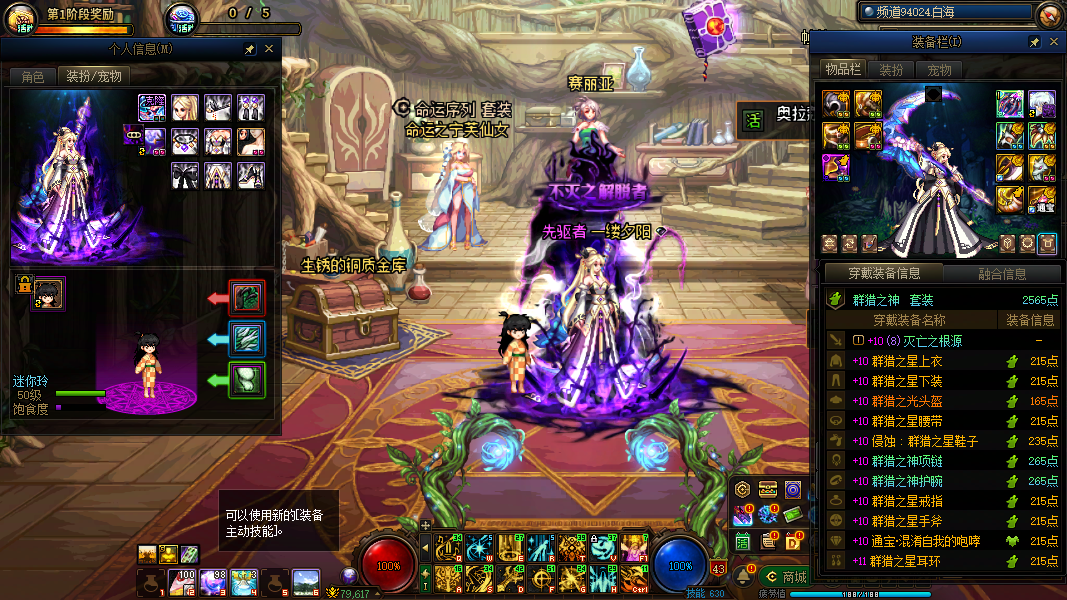Select the blue-bordered pet equipment slot
The image size is (1067, 600).
point(247,339)
